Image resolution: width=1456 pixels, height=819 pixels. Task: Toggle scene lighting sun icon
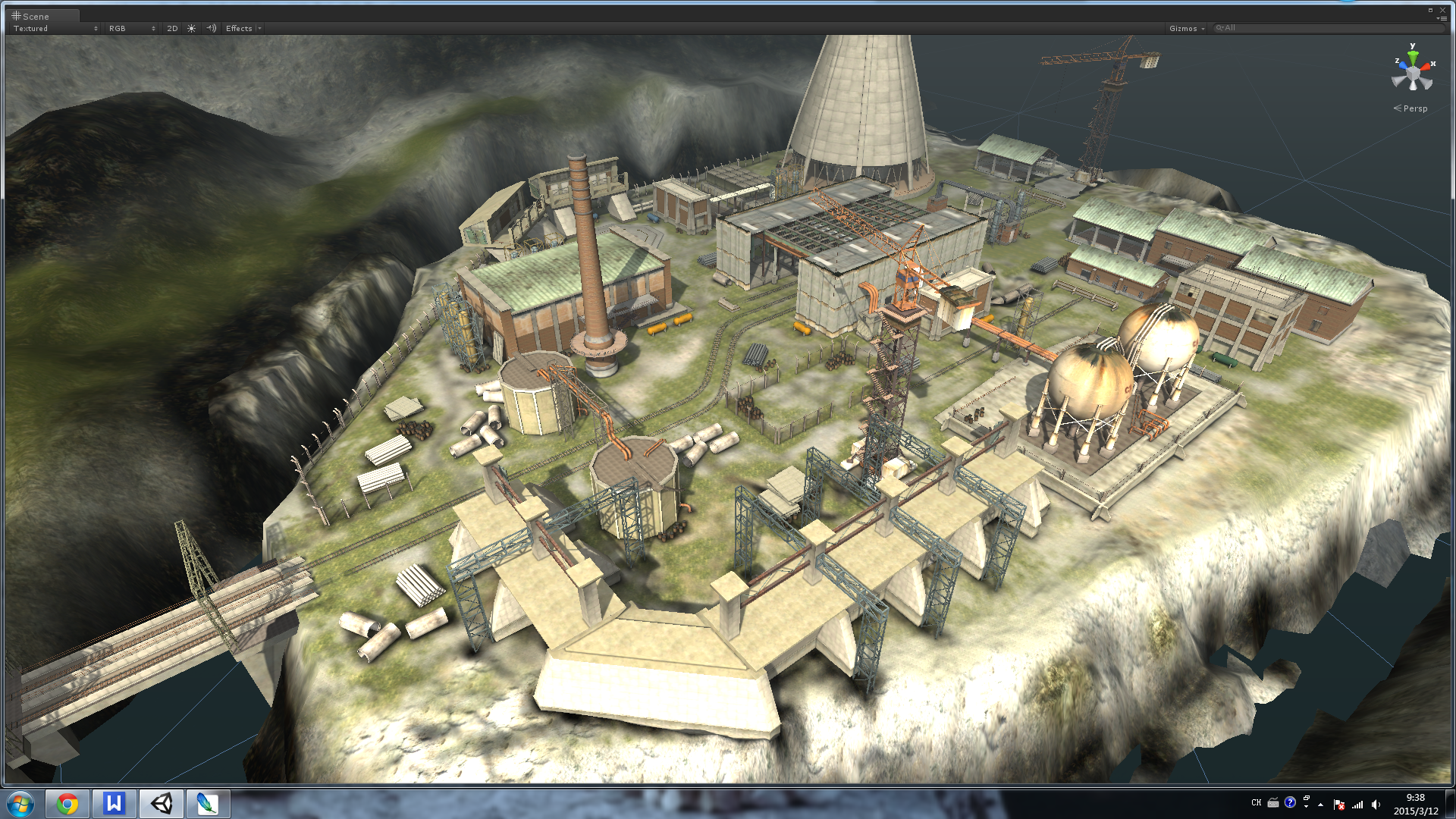tap(192, 29)
